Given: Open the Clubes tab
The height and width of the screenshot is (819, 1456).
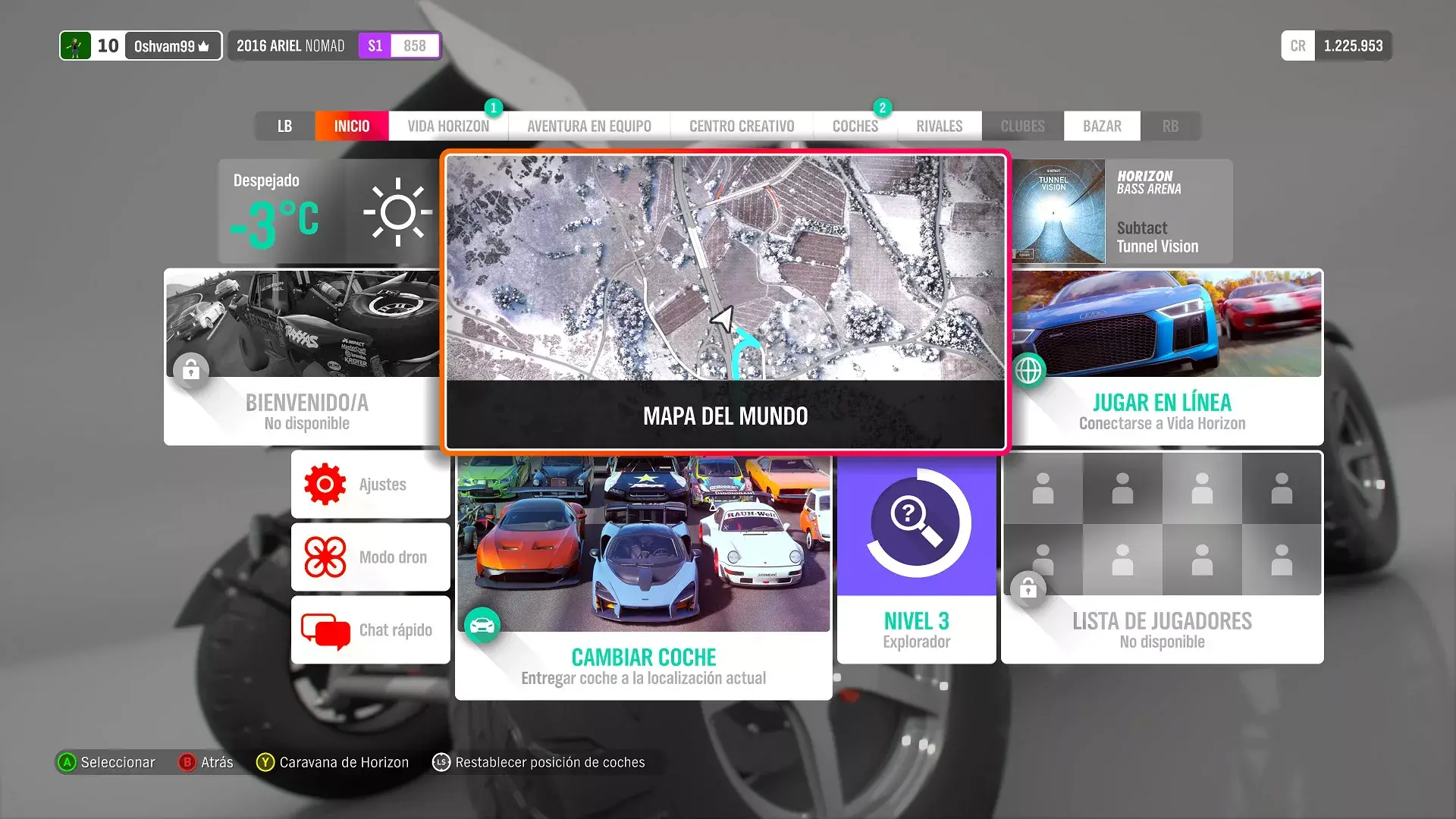Looking at the screenshot, I should pos(1022,126).
